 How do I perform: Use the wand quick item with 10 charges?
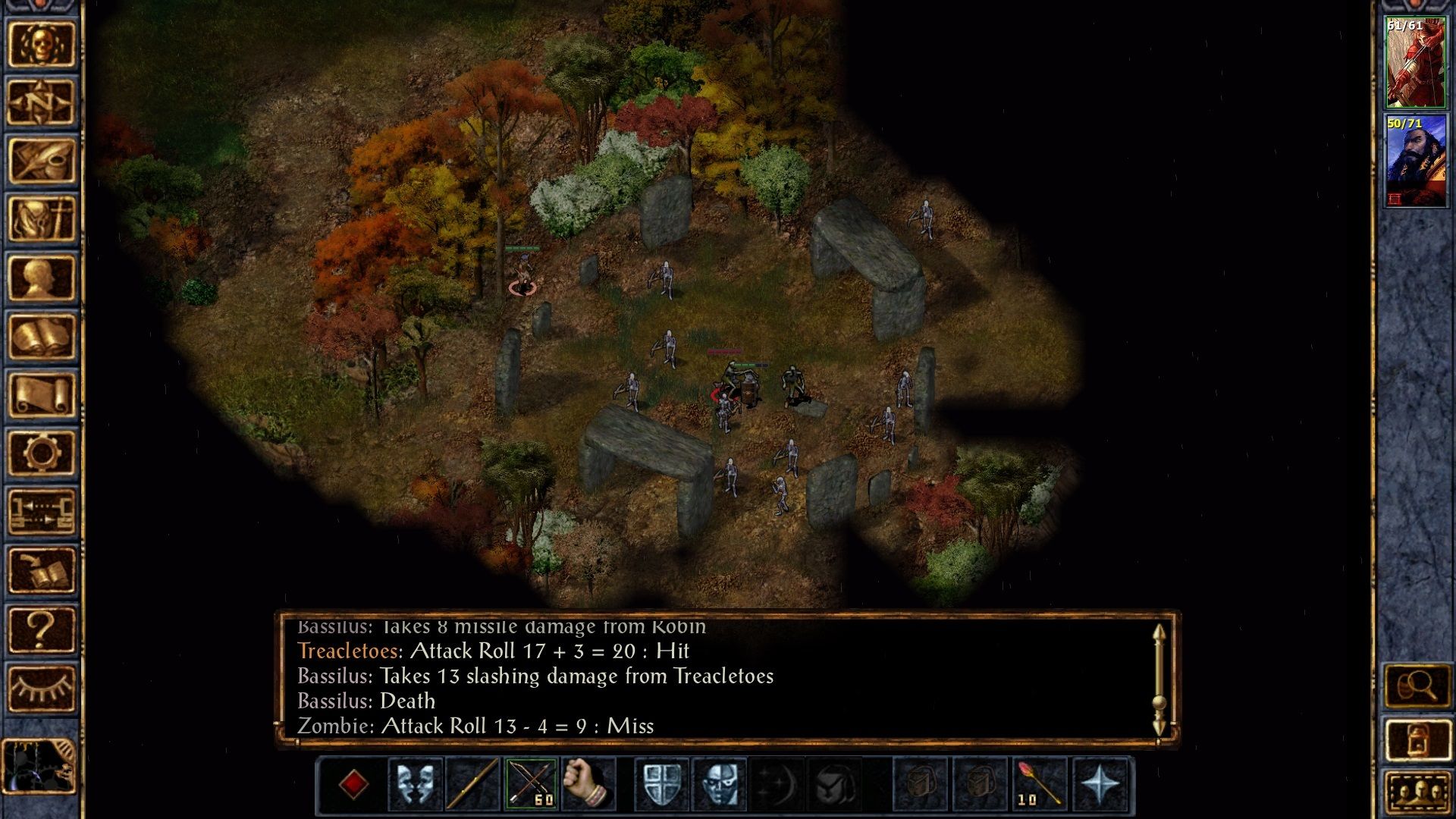point(1039,784)
